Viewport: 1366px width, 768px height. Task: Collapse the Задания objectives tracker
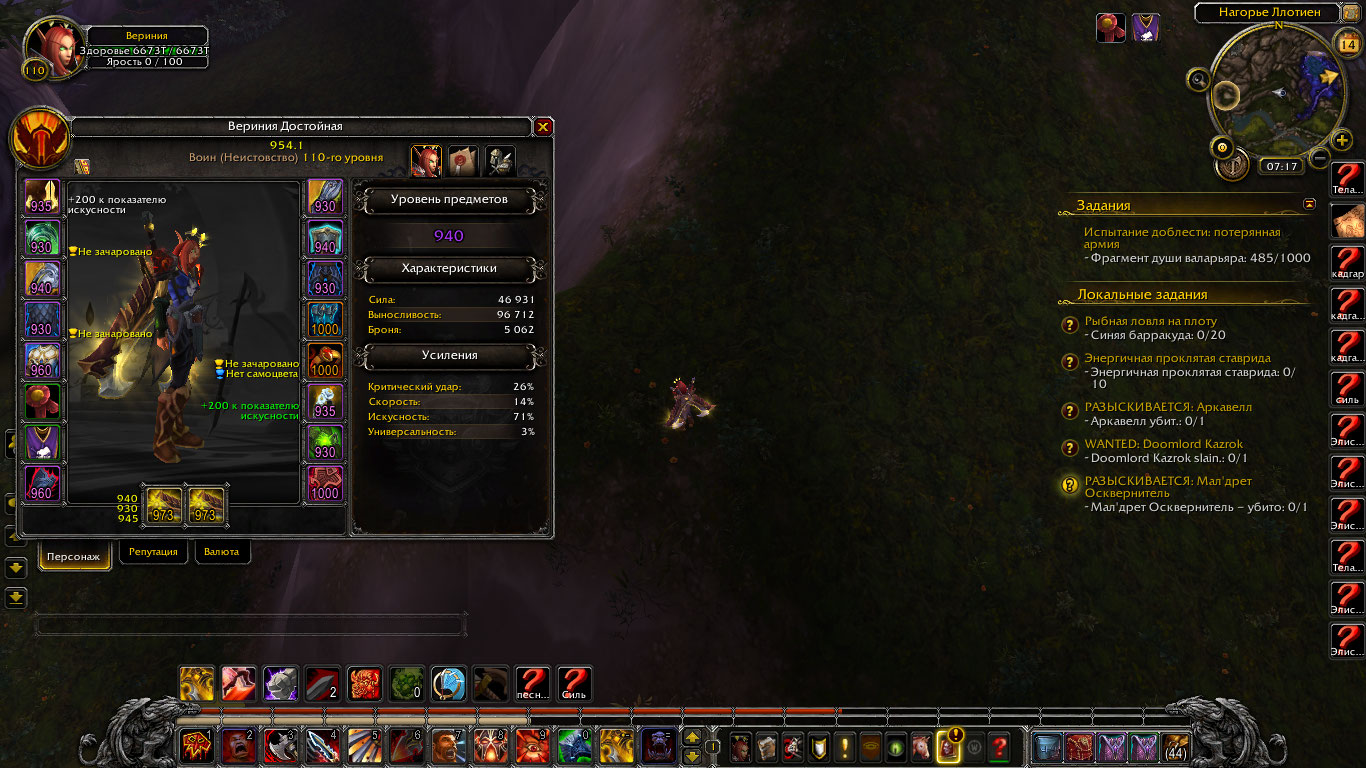tap(1309, 204)
